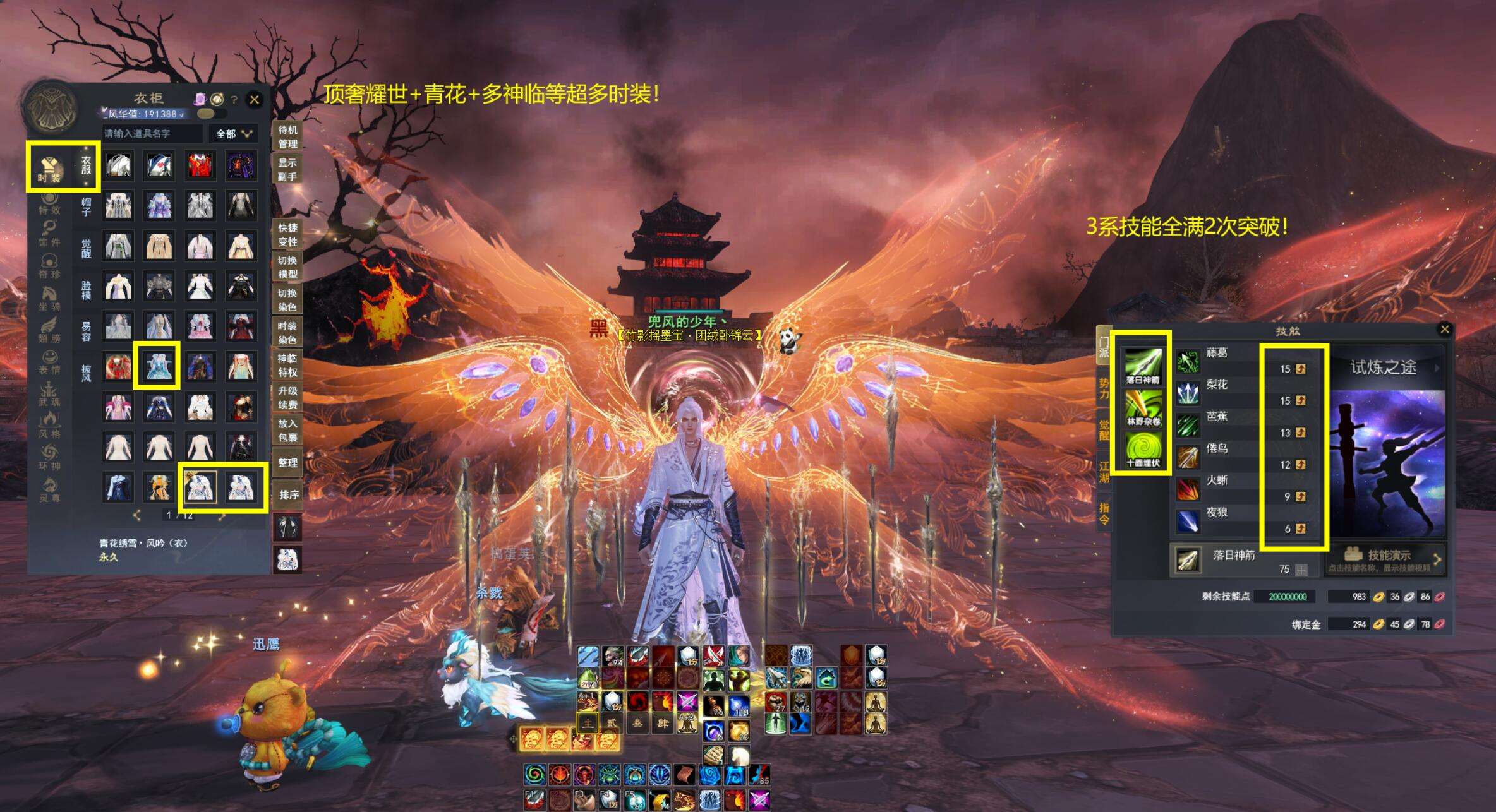Click the item name search field
Viewport: 1496px width, 812px height.
click(152, 134)
